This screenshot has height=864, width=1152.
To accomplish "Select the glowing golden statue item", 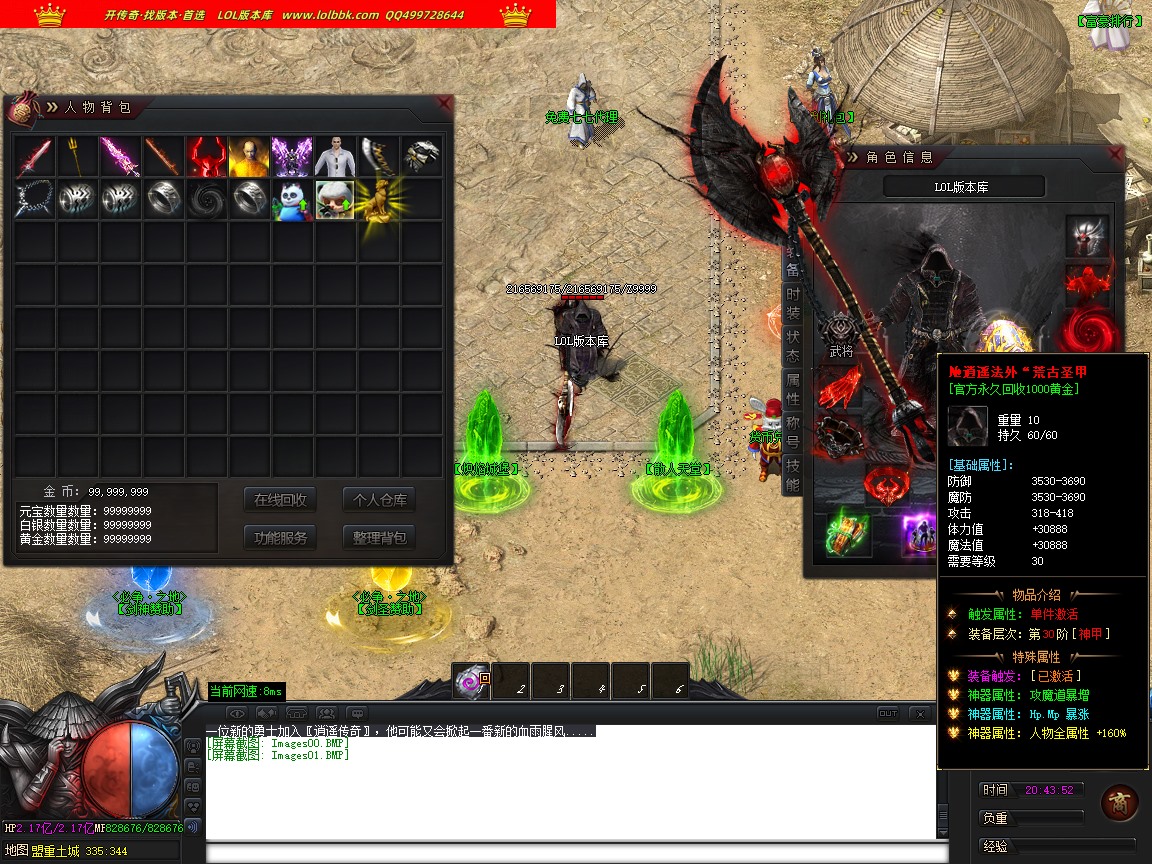I will point(376,200).
